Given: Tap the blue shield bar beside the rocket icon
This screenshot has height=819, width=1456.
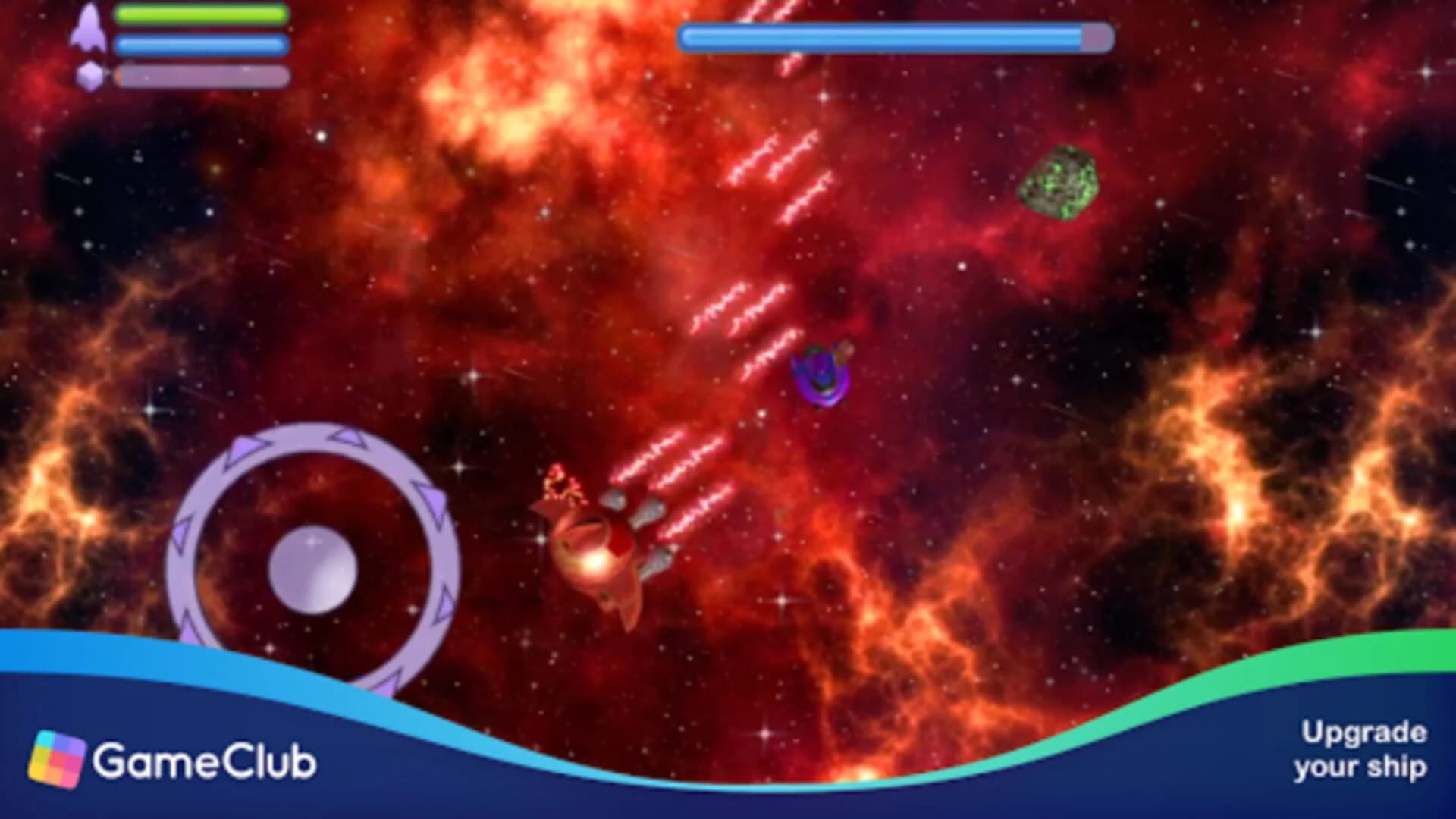Looking at the screenshot, I should (201, 44).
